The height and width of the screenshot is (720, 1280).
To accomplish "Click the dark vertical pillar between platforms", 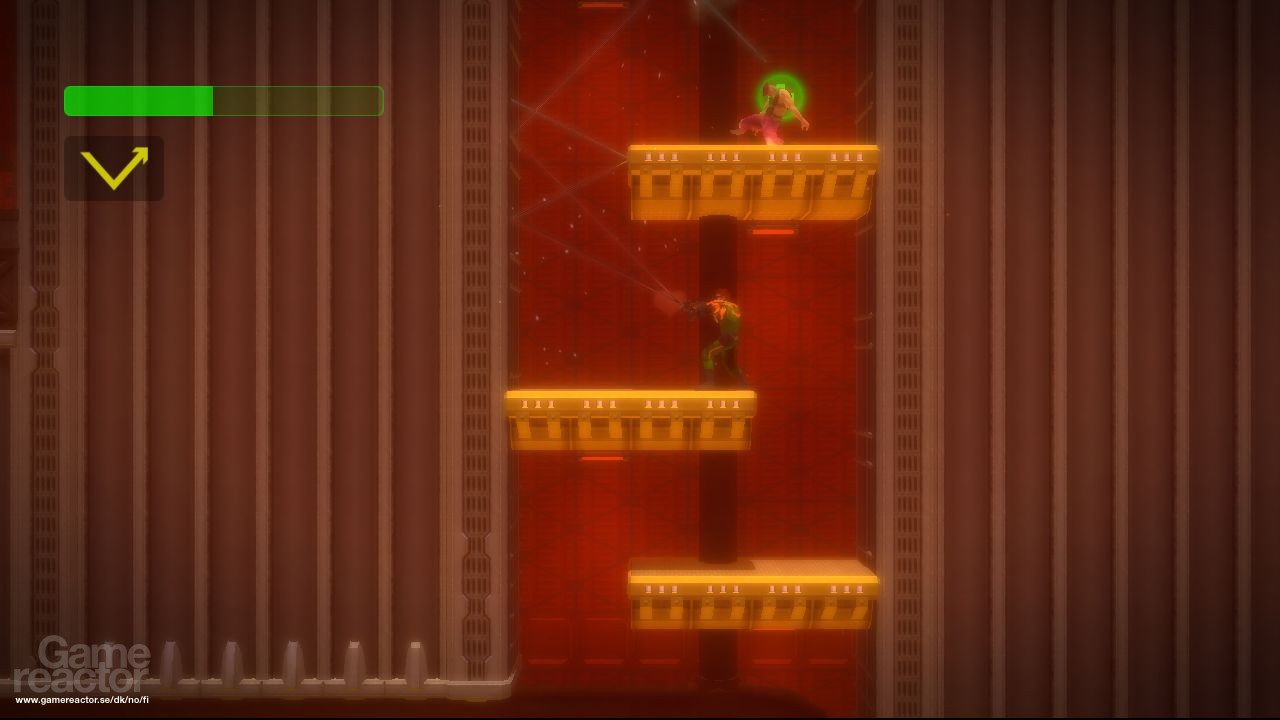I will tap(716, 500).
